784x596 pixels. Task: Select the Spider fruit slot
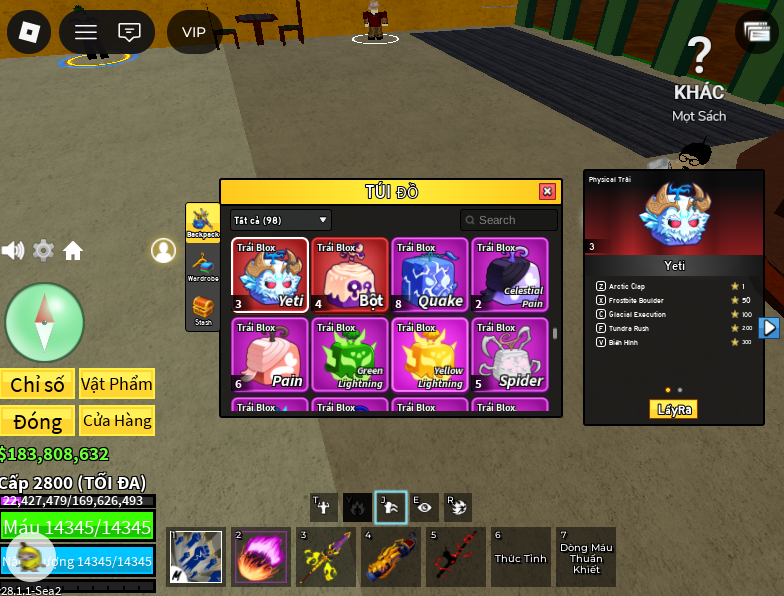(510, 355)
